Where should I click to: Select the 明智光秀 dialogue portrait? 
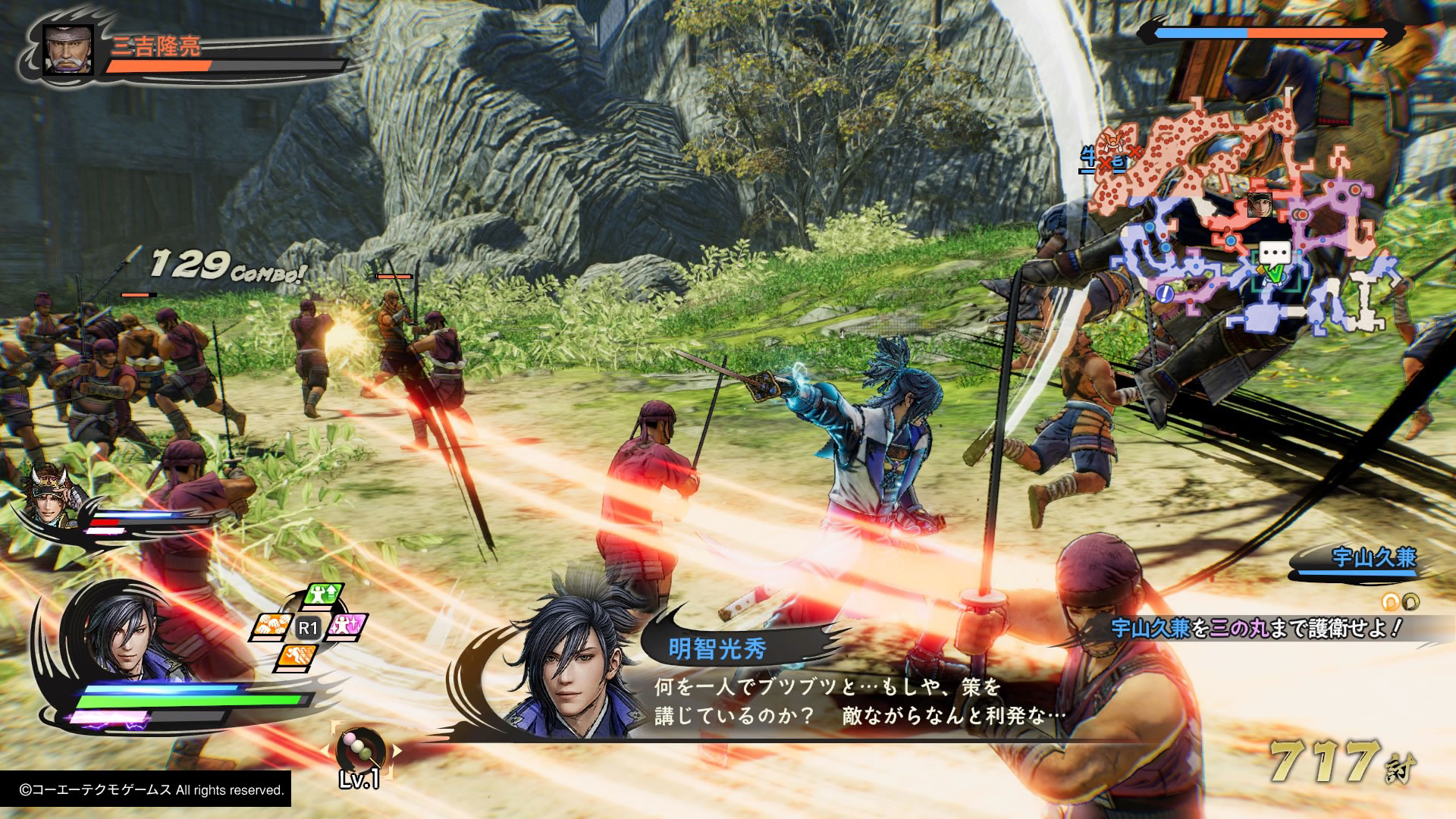[x=573, y=667]
